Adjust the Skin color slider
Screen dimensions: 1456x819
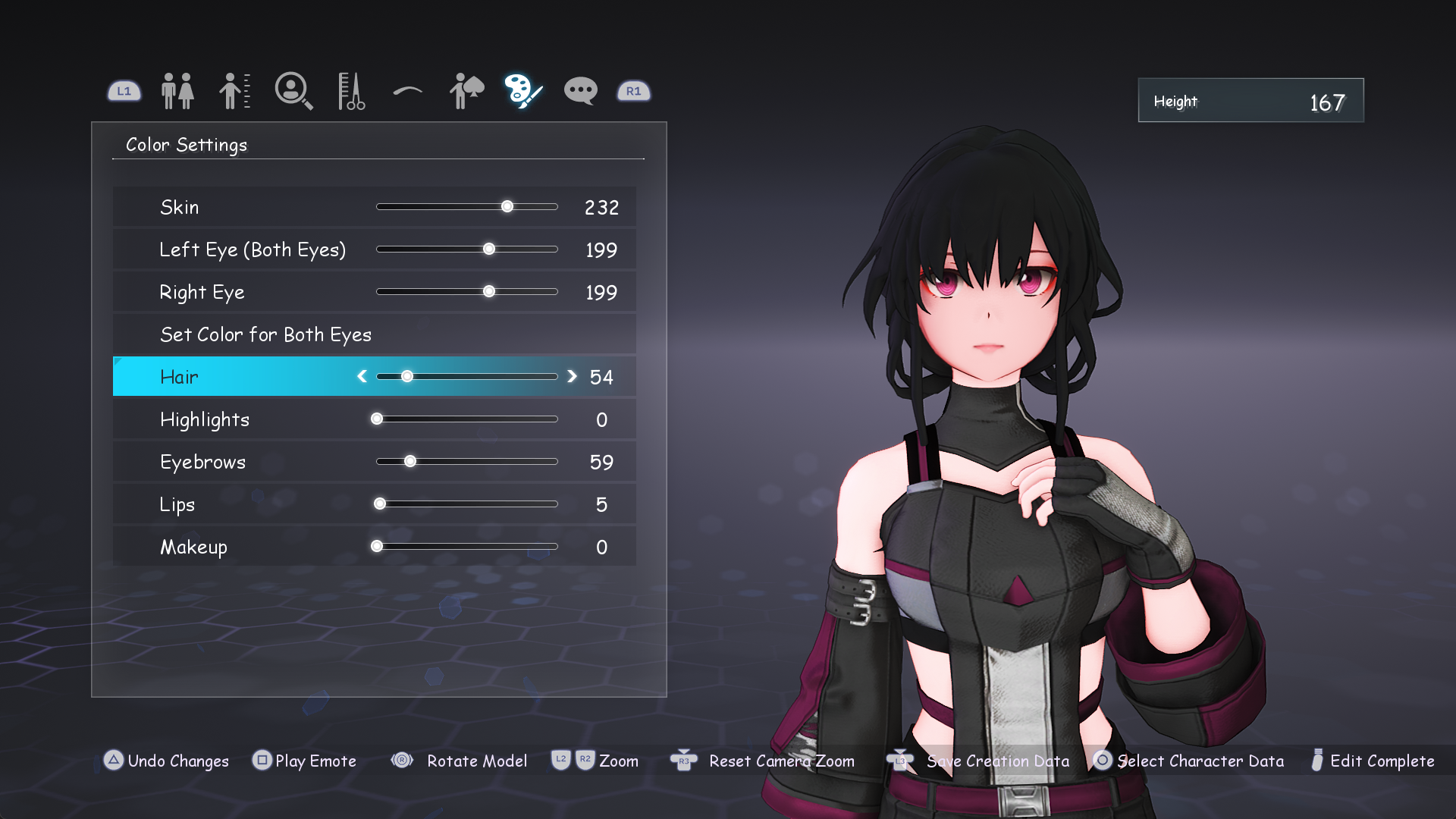coord(507,207)
